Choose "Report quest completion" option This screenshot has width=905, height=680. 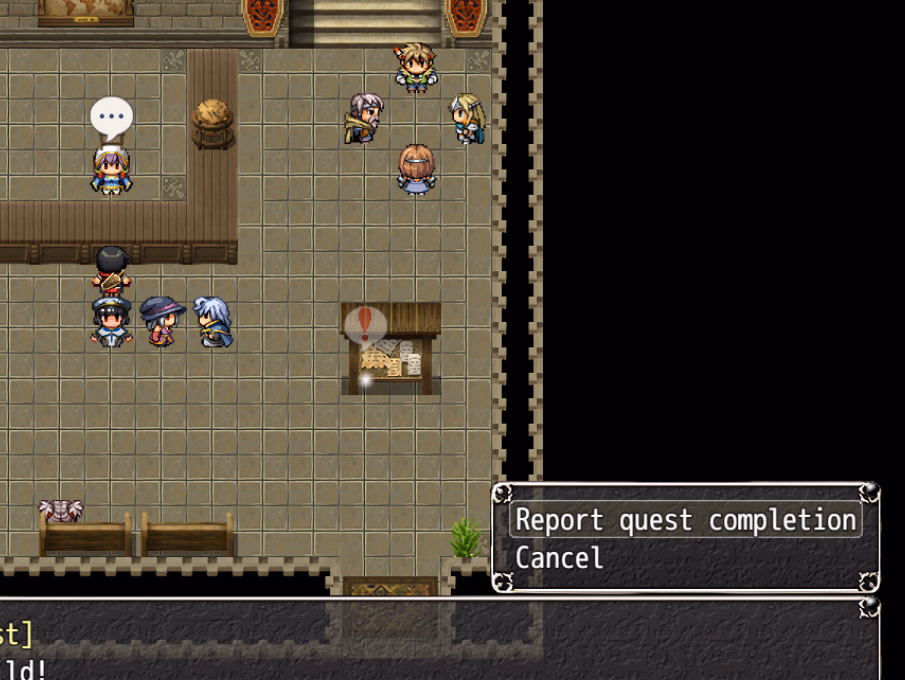(x=685, y=520)
